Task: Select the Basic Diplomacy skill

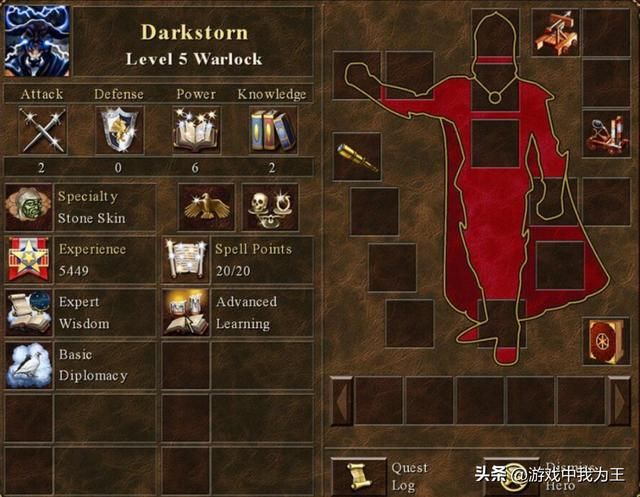Action: tap(28, 365)
